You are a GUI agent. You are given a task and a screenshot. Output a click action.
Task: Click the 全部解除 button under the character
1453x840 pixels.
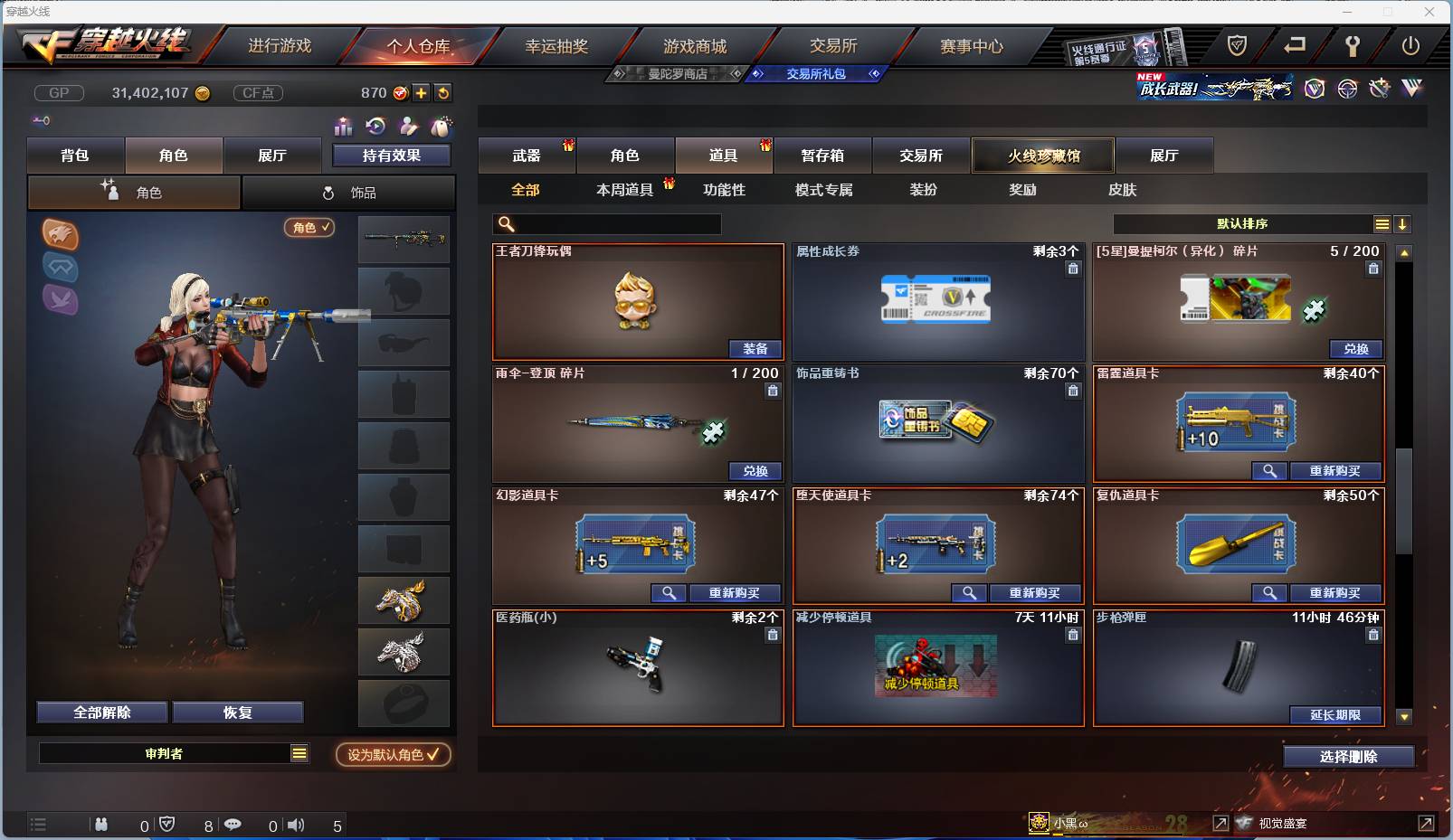pos(100,713)
